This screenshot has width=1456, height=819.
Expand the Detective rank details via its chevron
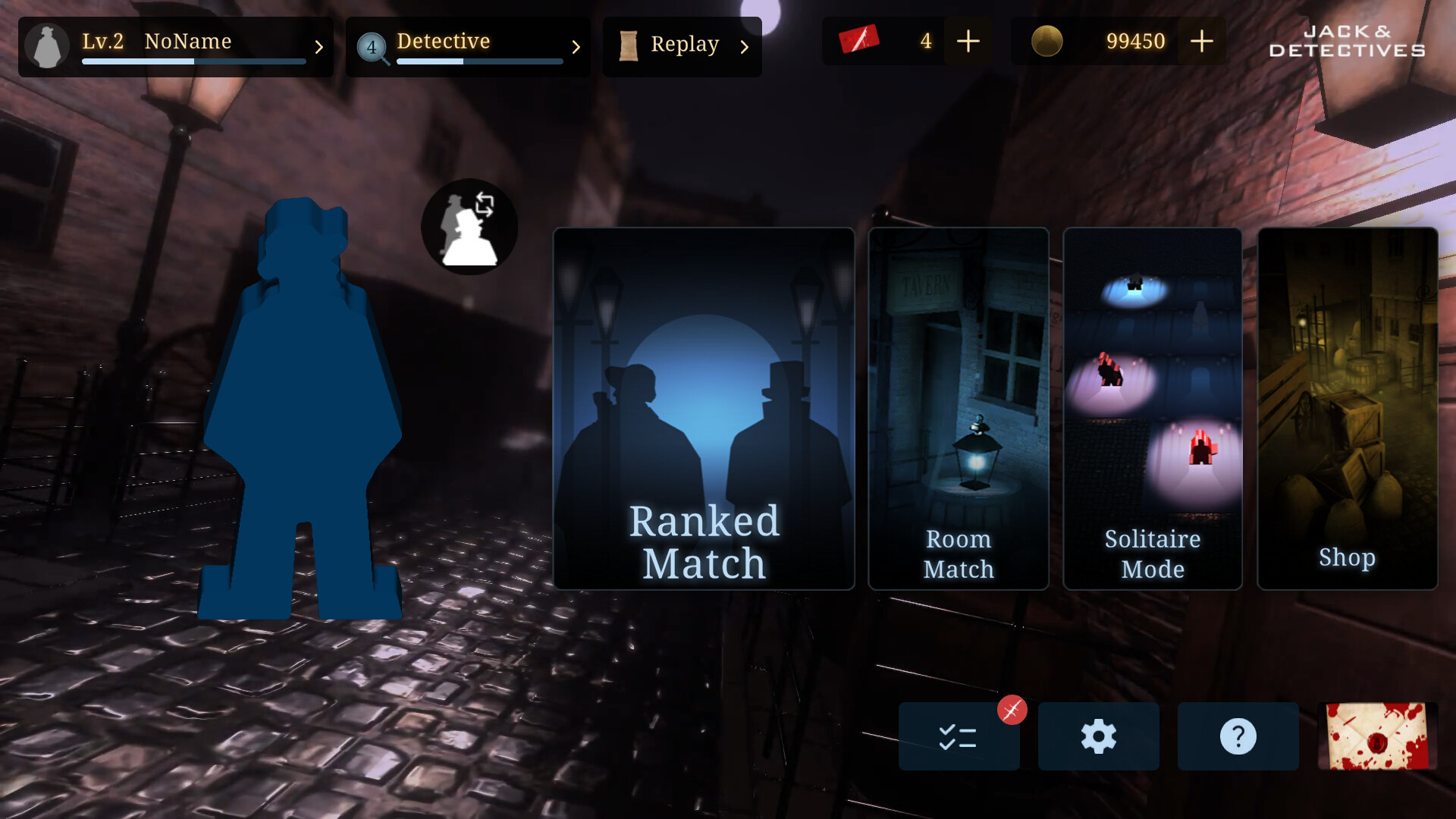pyautogui.click(x=577, y=47)
